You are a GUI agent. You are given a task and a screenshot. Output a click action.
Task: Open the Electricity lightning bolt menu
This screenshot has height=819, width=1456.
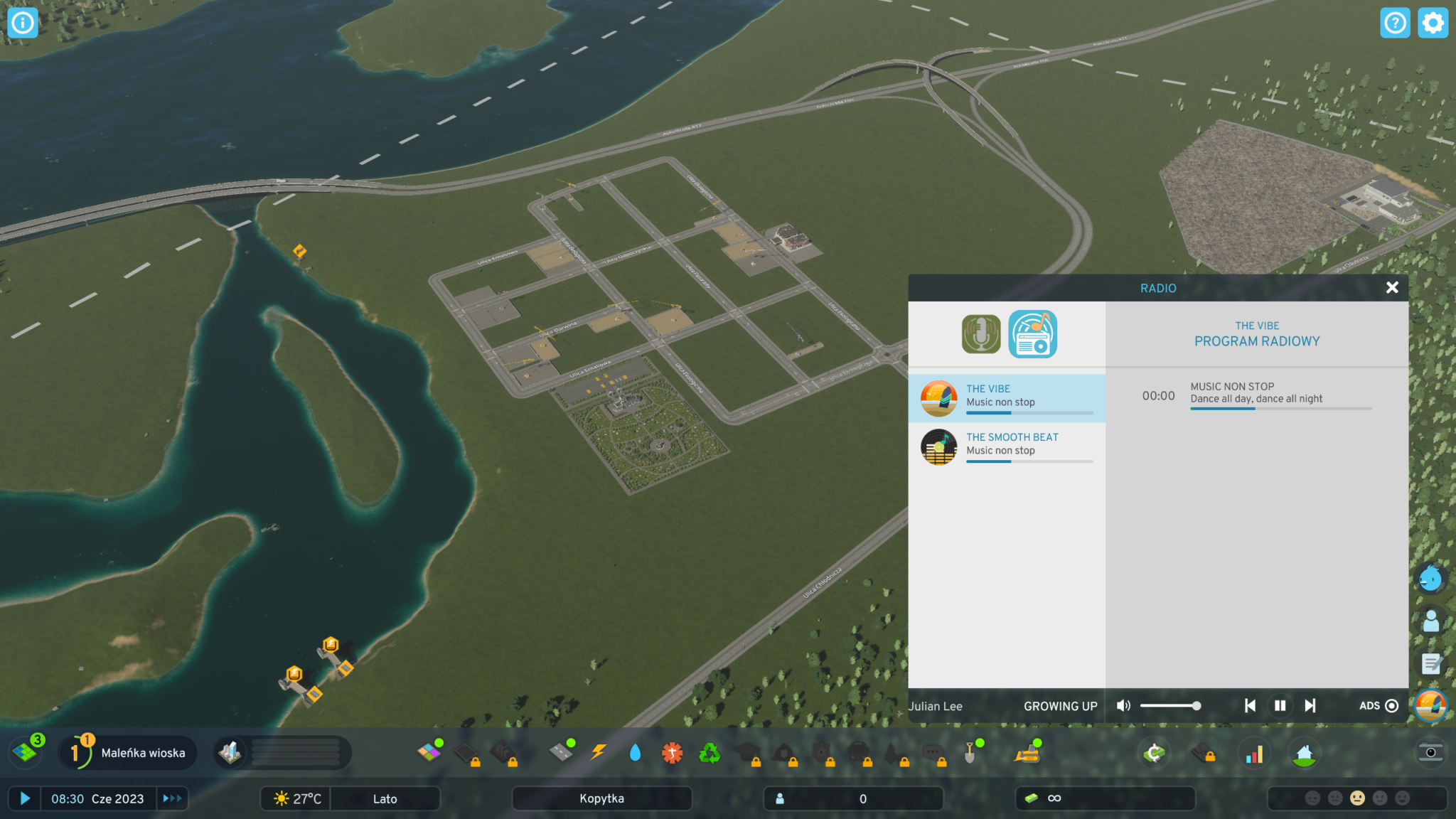click(x=599, y=752)
